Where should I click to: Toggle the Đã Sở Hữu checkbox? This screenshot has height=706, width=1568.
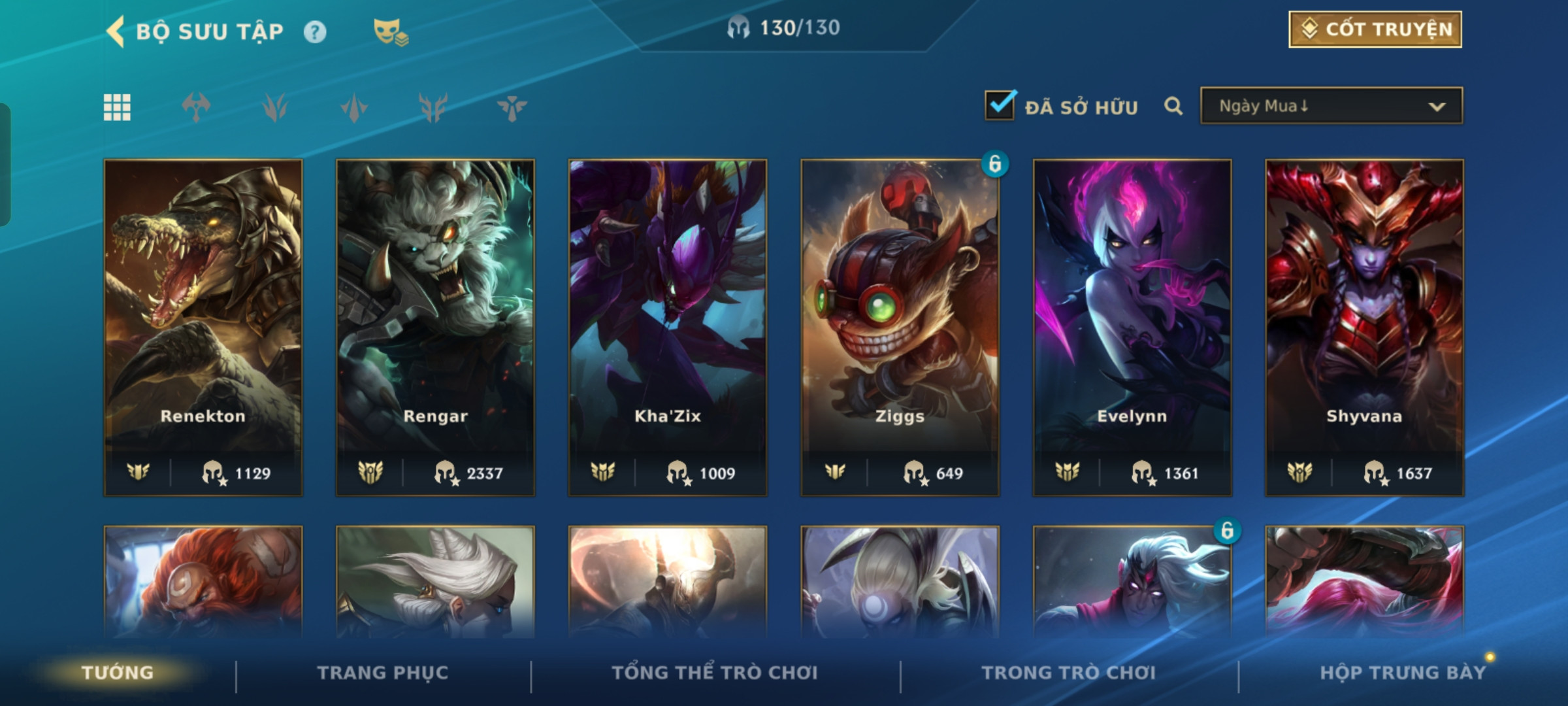pyautogui.click(x=1000, y=105)
